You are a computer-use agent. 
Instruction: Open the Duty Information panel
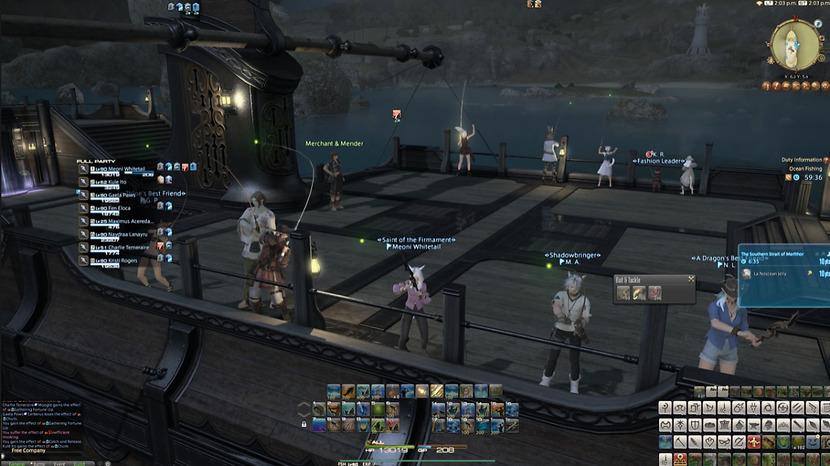point(802,160)
